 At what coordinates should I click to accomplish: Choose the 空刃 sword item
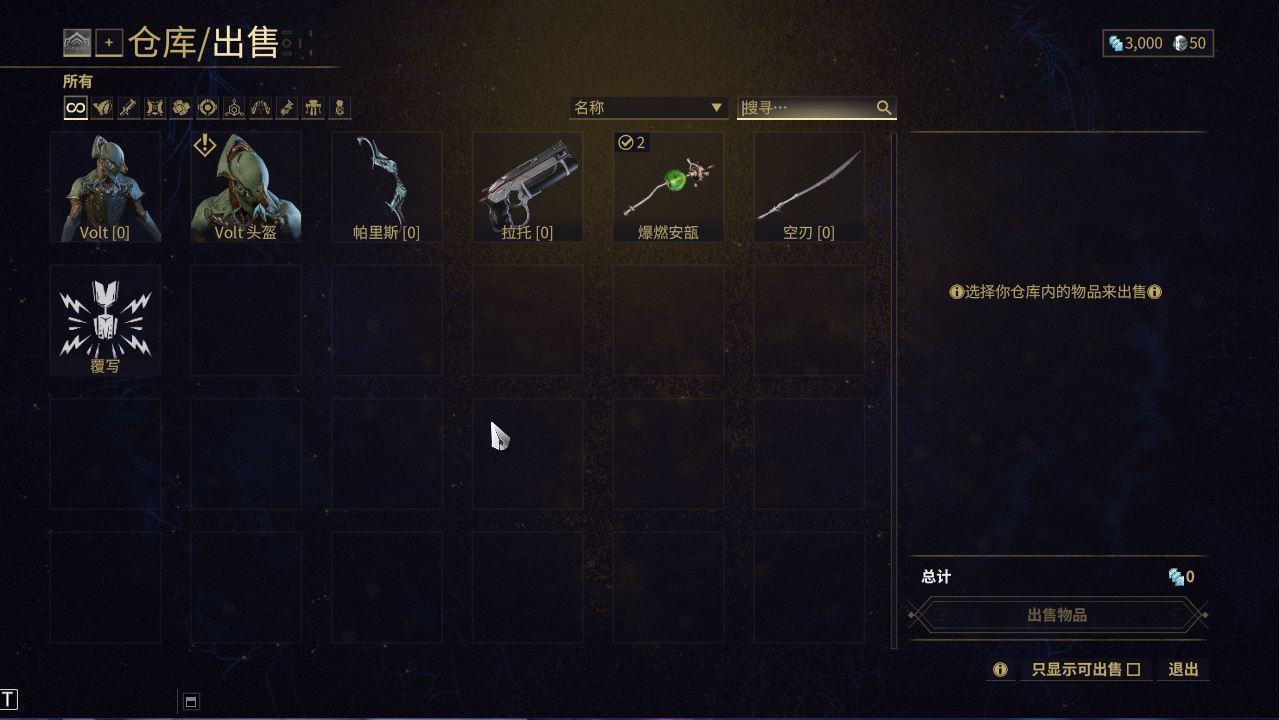[x=808, y=188]
